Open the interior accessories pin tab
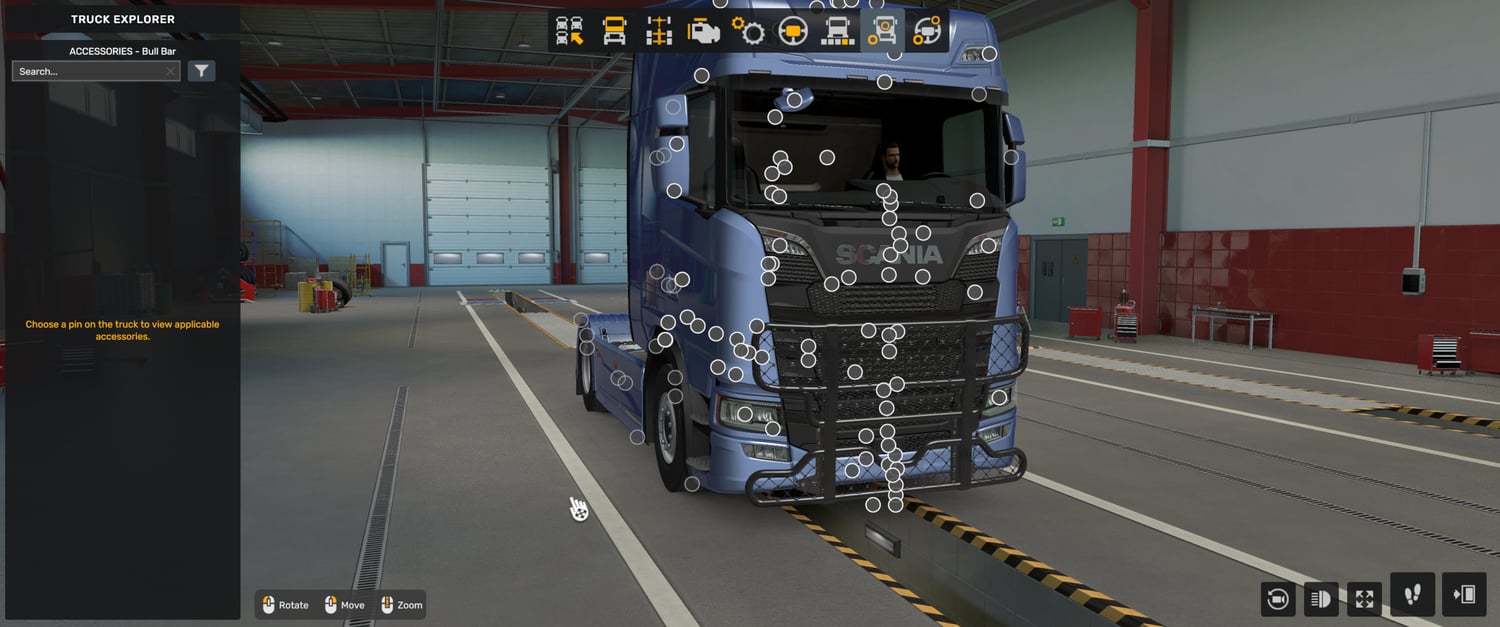Image resolution: width=1500 pixels, height=627 pixels. [926, 32]
